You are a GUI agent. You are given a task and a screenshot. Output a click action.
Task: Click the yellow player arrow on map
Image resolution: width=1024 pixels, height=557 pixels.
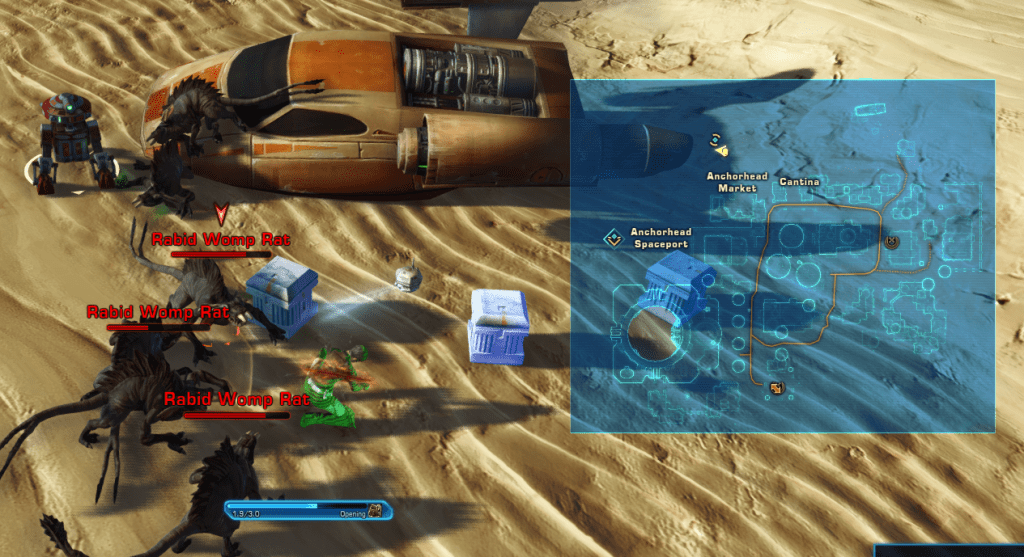(x=720, y=152)
